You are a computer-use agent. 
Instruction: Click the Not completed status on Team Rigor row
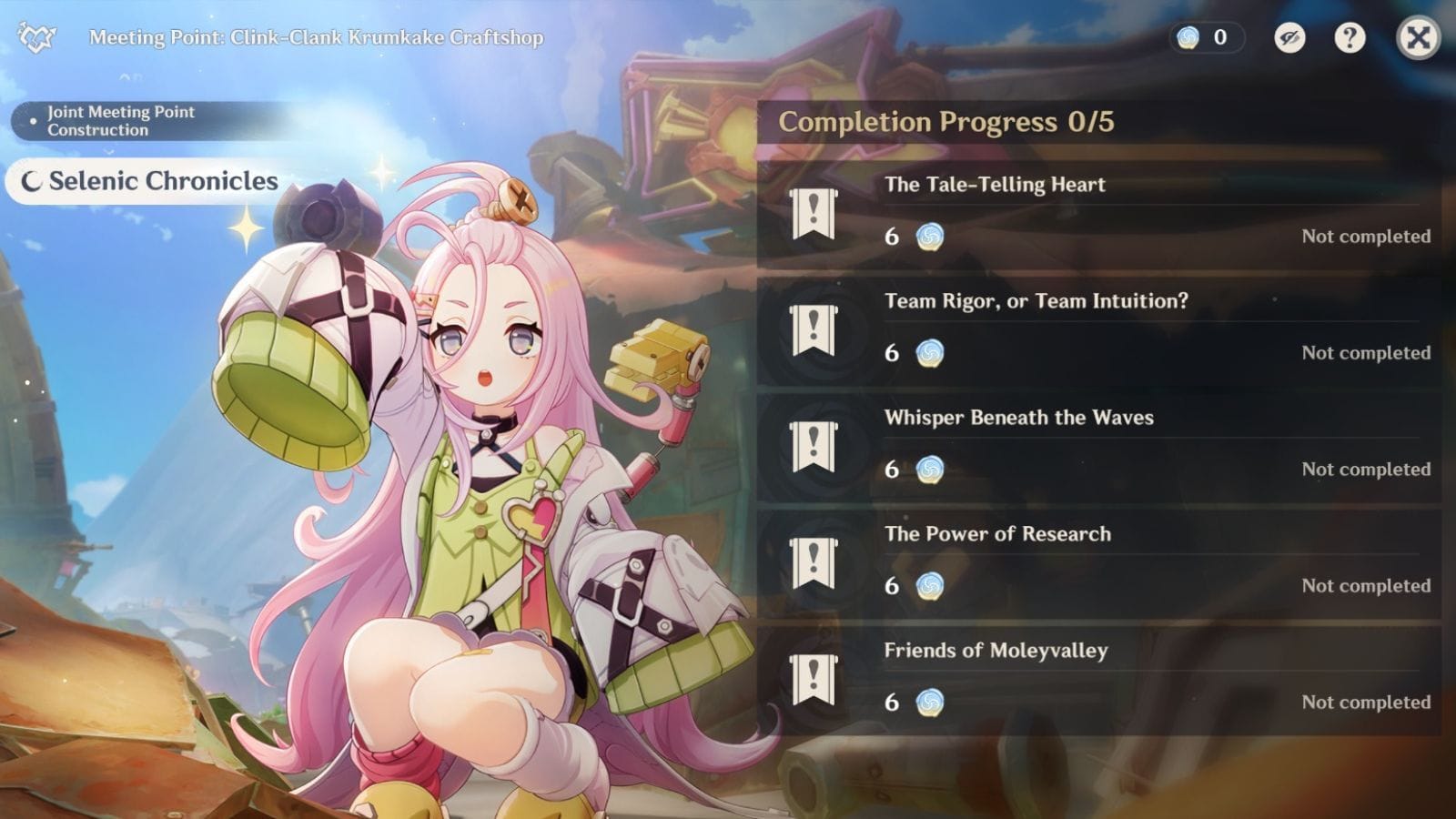[1365, 353]
